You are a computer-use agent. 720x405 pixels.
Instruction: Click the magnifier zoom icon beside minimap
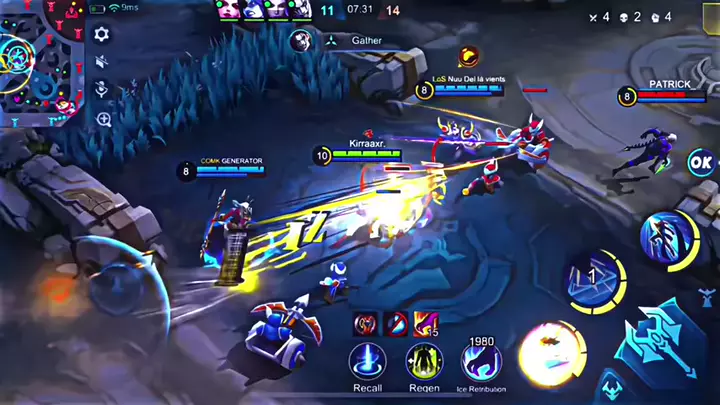coord(103,120)
